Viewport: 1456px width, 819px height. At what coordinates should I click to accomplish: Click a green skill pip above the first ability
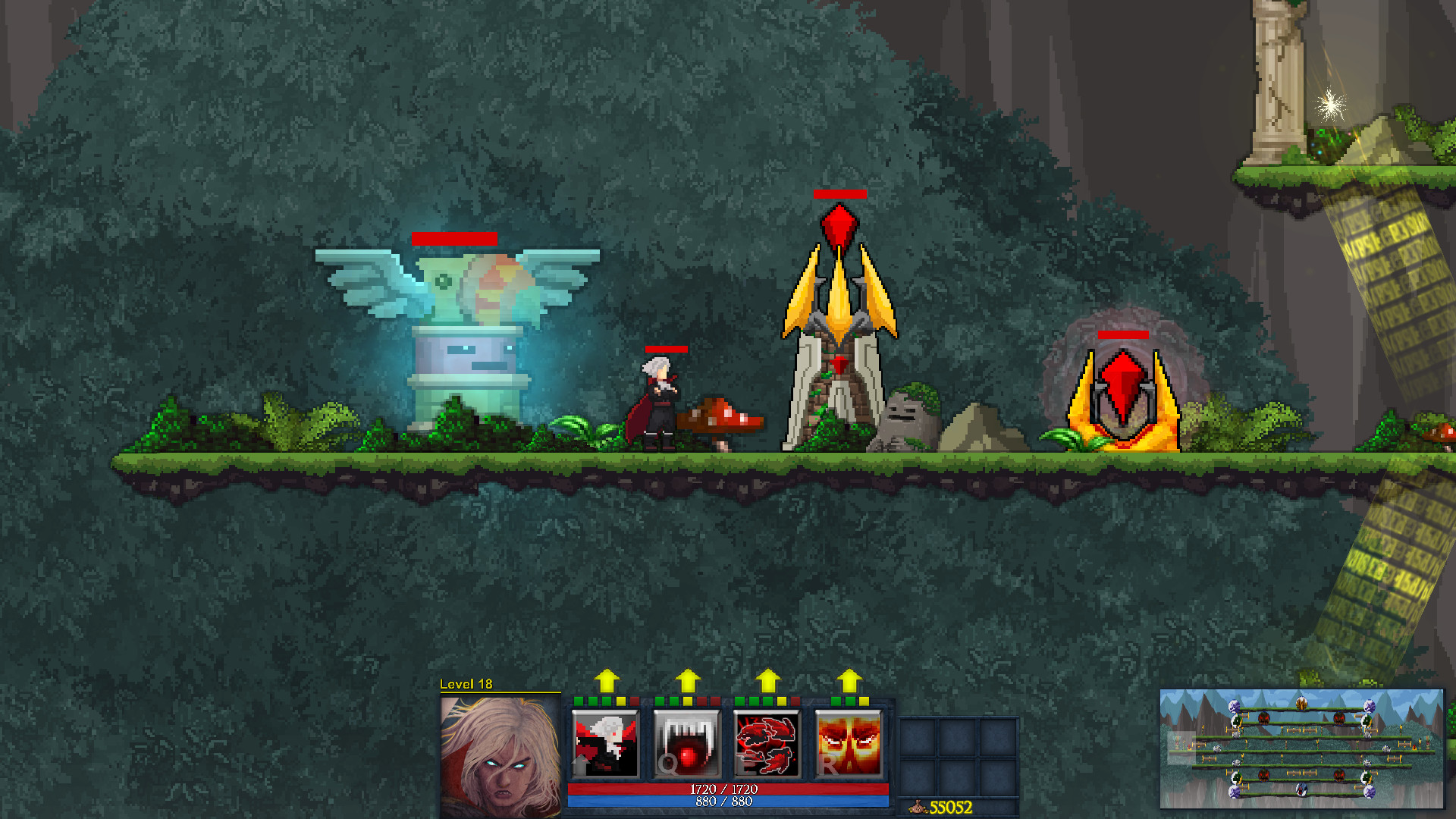[x=579, y=701]
